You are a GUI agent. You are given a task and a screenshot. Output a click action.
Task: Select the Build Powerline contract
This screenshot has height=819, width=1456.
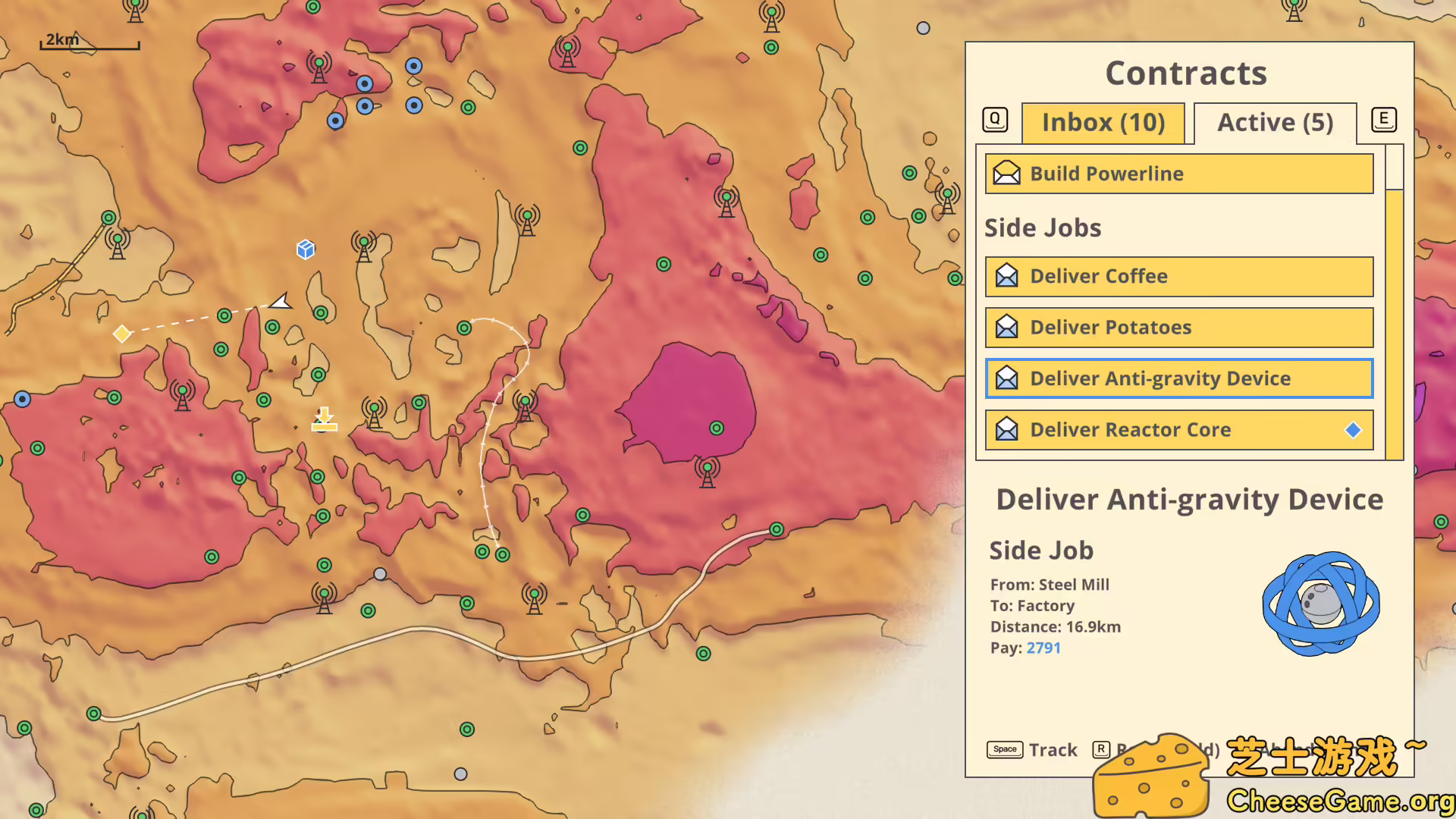[x=1178, y=174]
